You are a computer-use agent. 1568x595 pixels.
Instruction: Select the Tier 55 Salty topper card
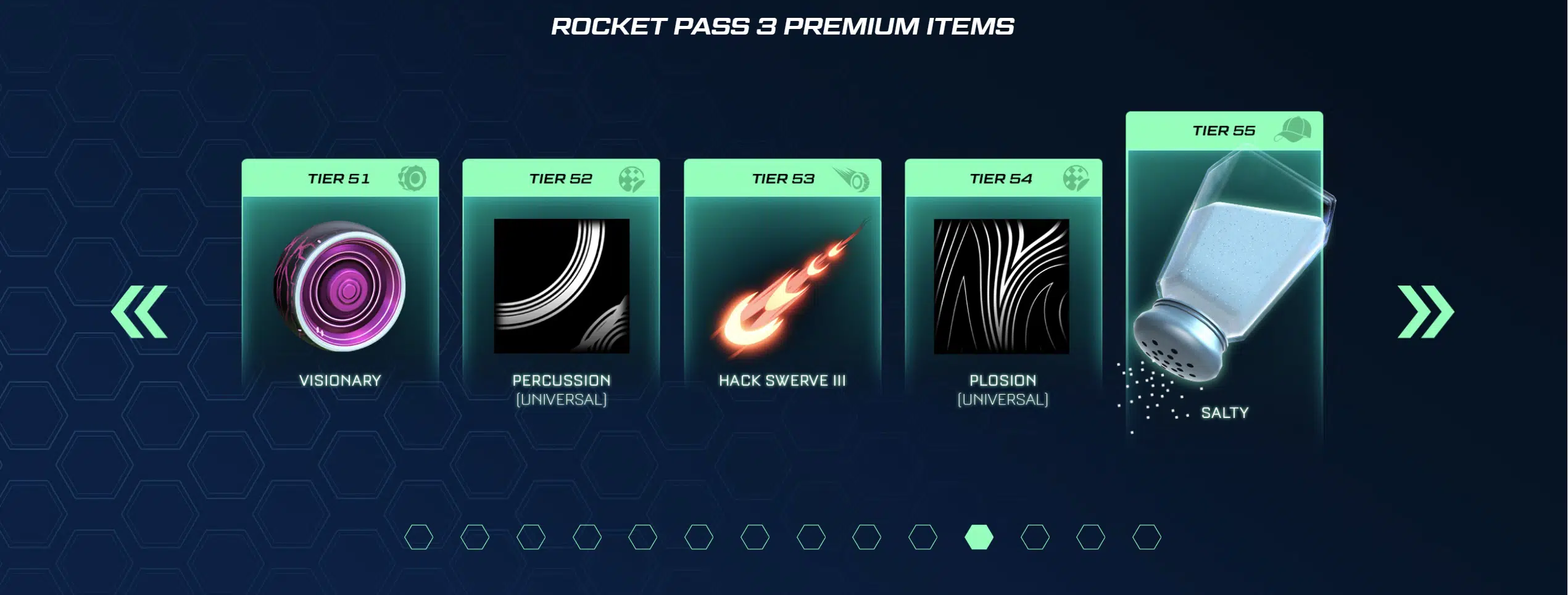[x=1224, y=271]
